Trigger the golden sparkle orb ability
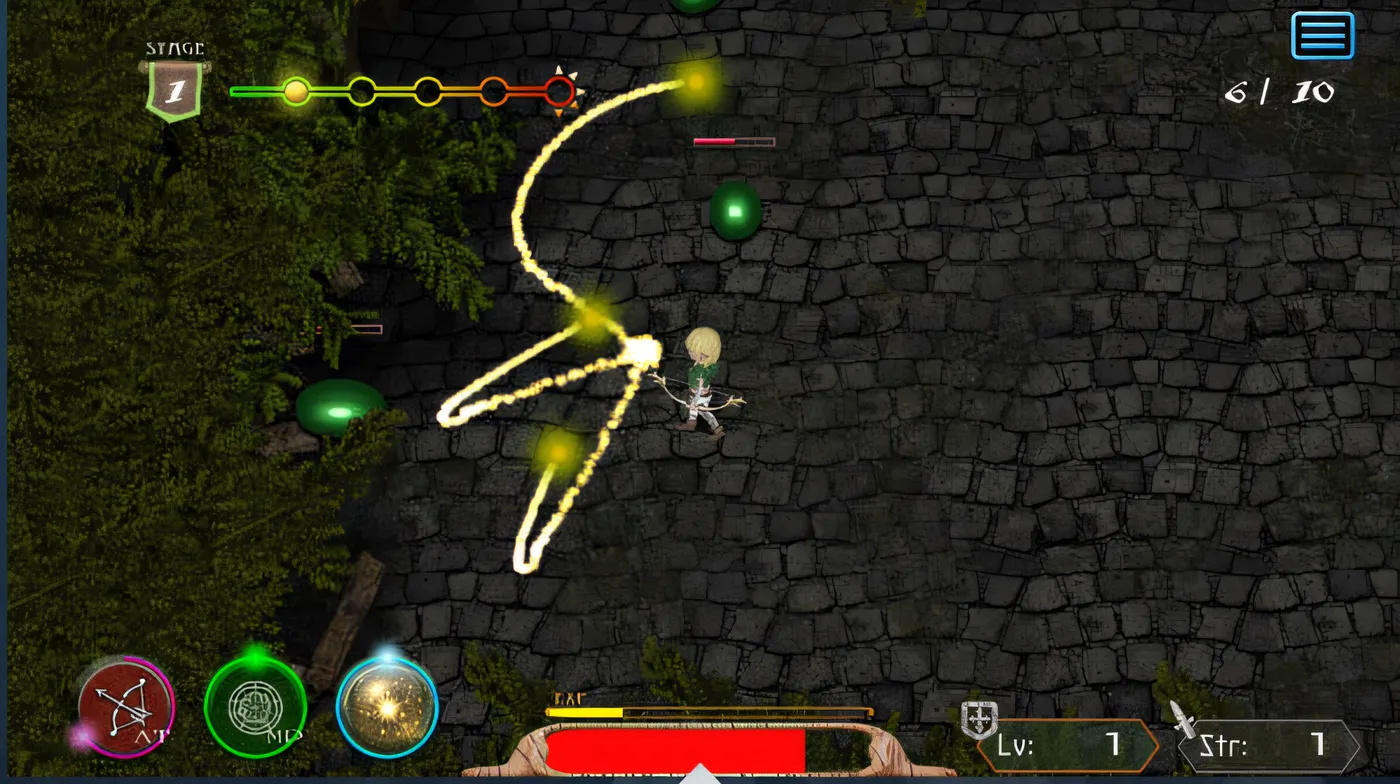 387,708
